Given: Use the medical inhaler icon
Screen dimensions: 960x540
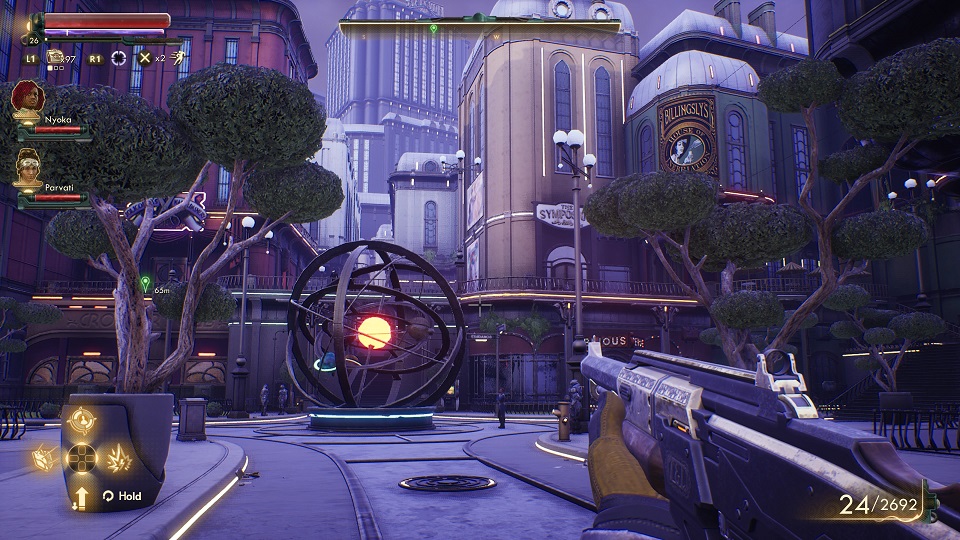Looking at the screenshot, I should (x=56, y=58).
